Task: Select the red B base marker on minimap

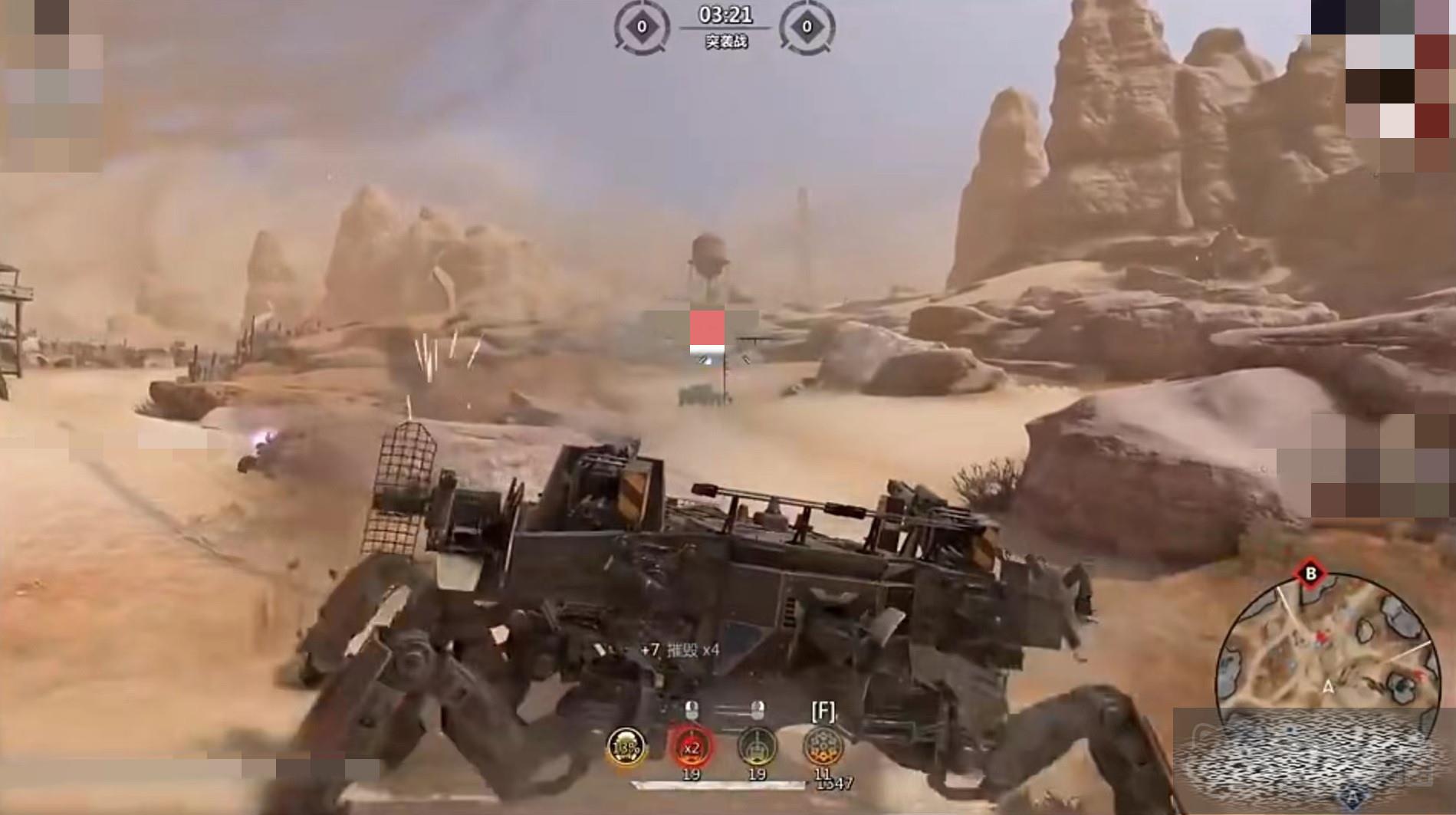Action: pos(1310,573)
